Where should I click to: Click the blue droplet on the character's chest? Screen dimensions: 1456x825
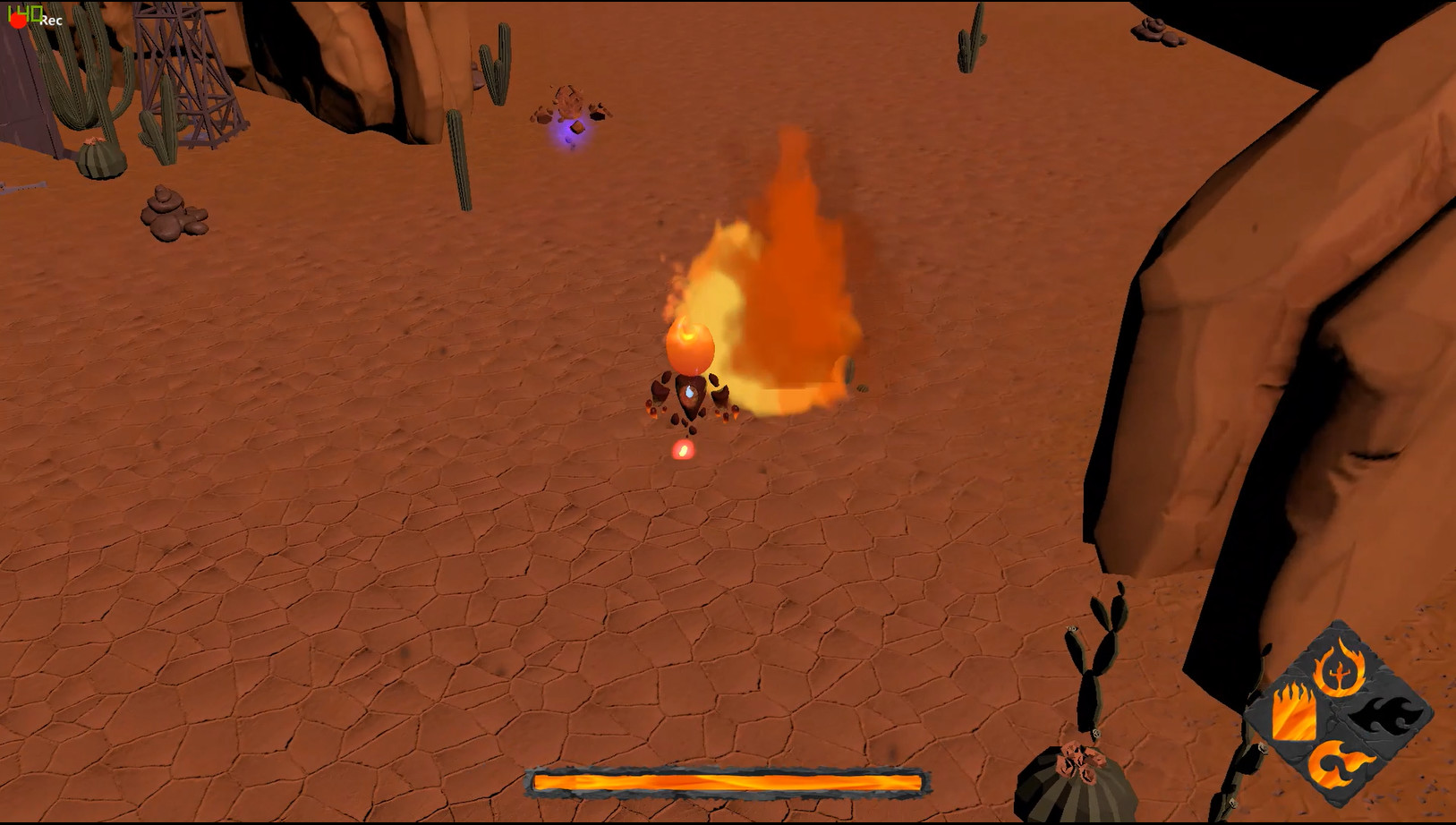(x=690, y=390)
